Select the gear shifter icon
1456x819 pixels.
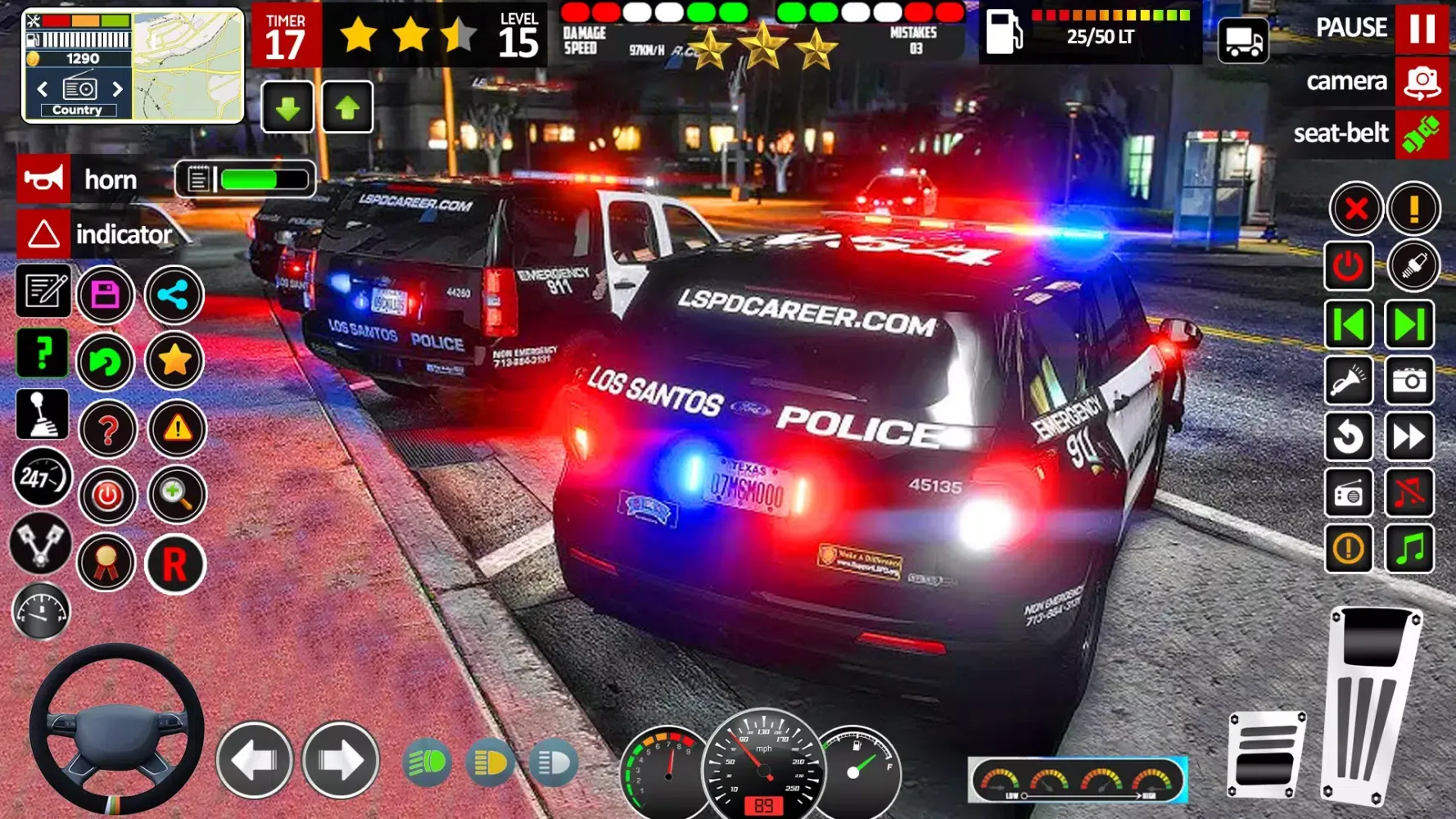[42, 415]
